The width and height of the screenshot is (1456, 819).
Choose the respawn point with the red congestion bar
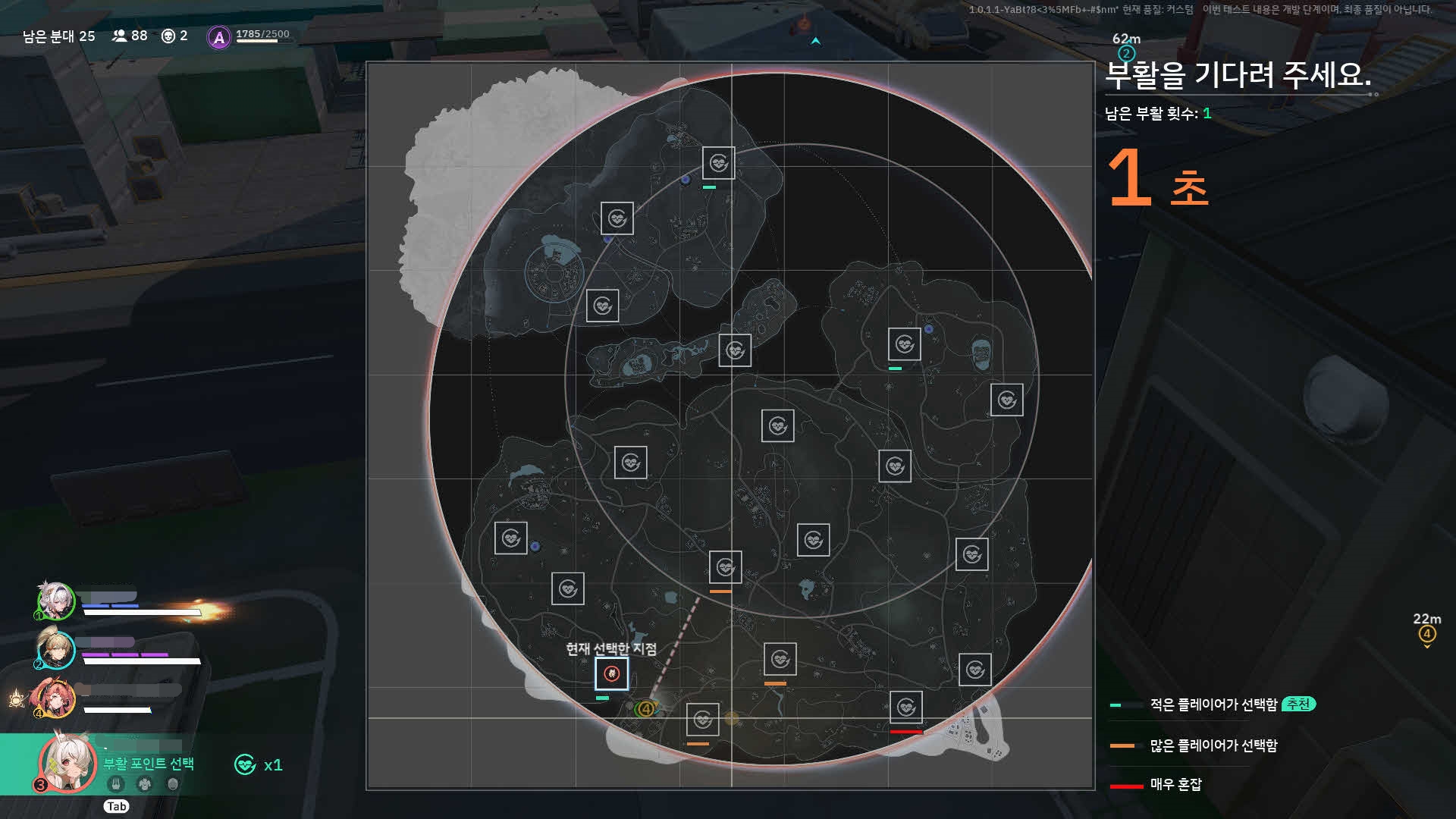pos(905,708)
